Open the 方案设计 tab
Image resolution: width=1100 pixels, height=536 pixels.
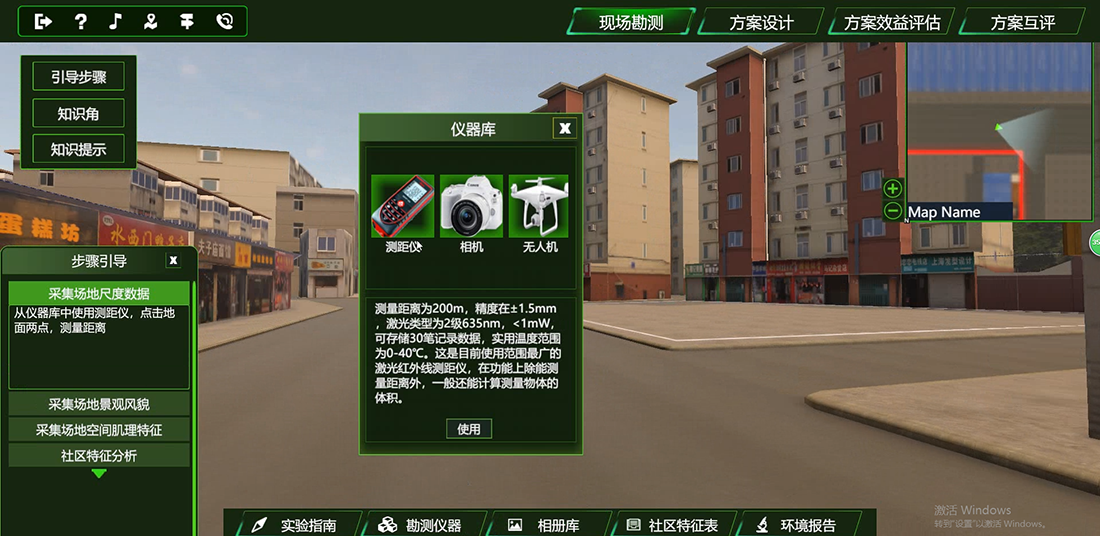pyautogui.click(x=761, y=23)
